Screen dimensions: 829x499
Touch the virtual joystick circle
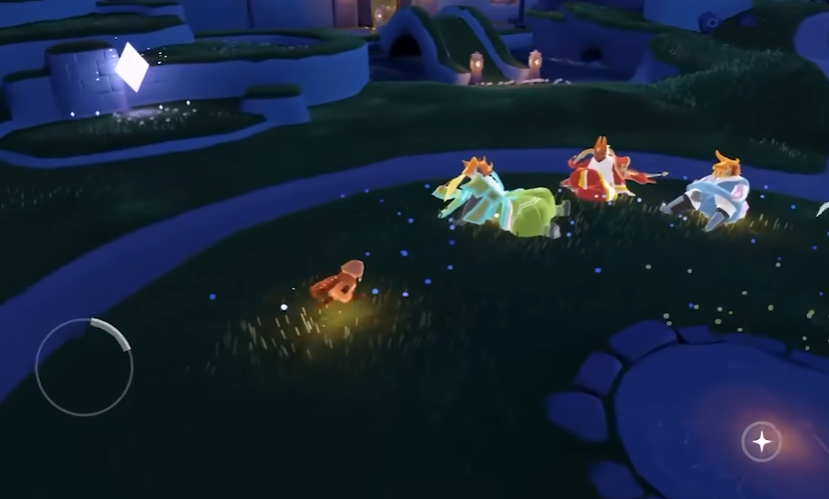84,367
